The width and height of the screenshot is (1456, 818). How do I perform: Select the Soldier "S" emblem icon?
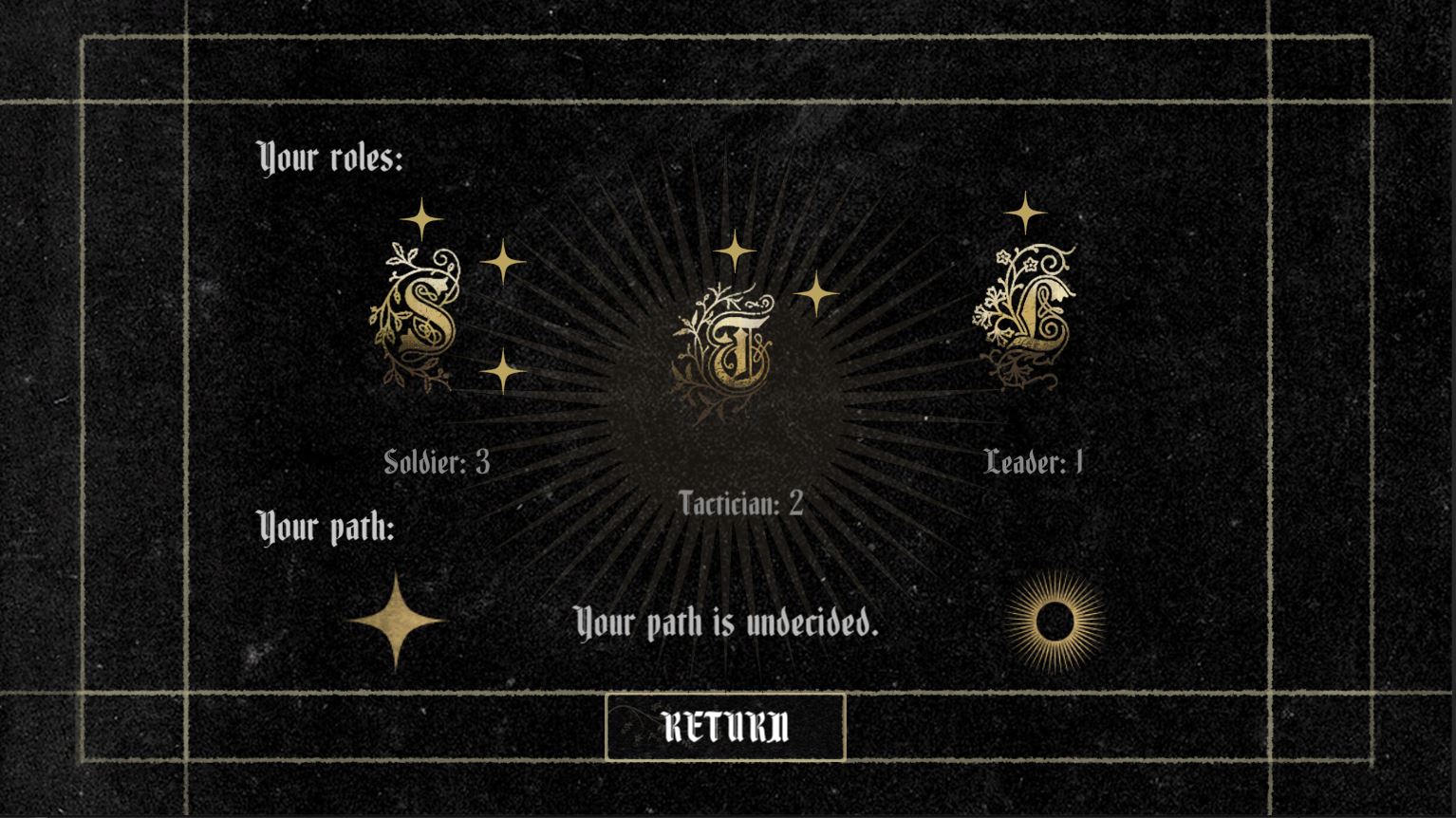click(x=420, y=318)
